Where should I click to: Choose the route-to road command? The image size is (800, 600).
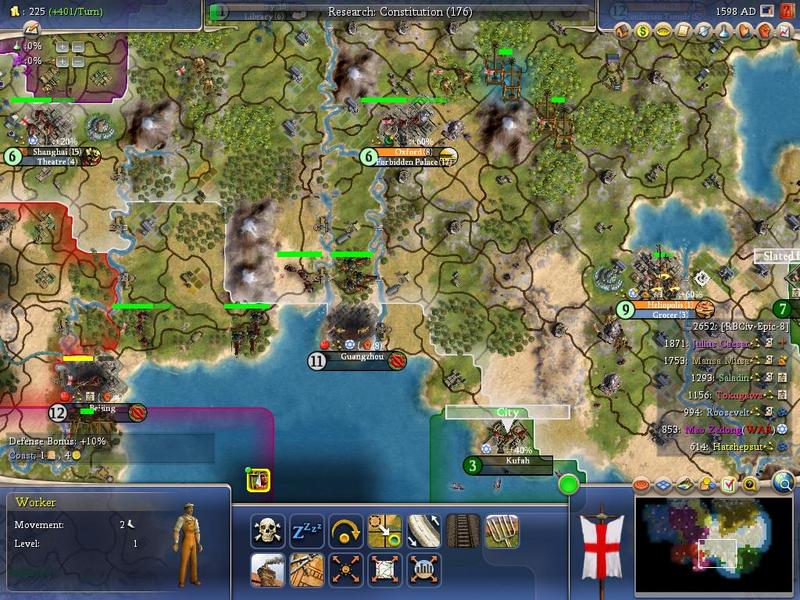(x=423, y=531)
